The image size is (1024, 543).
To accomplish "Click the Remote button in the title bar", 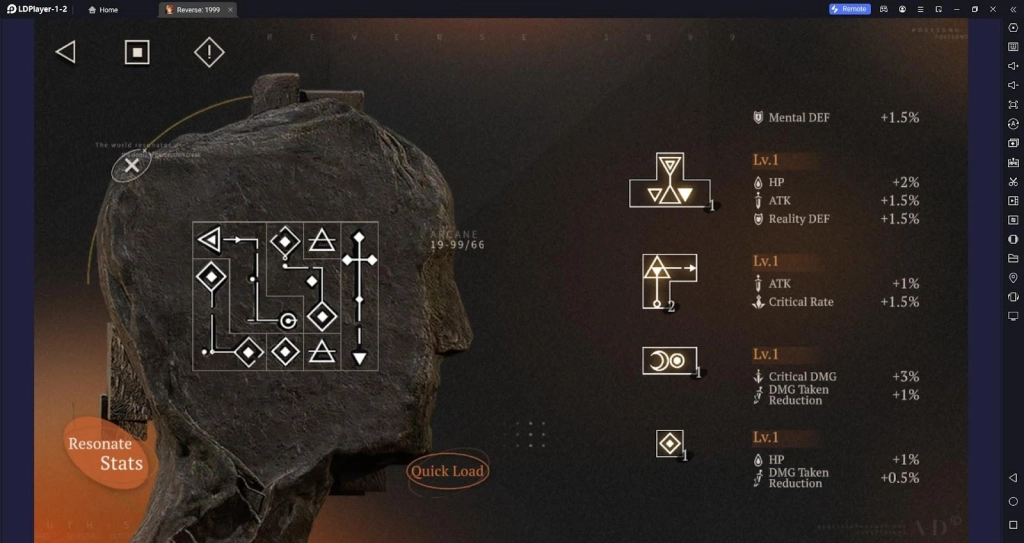I will pos(849,9).
